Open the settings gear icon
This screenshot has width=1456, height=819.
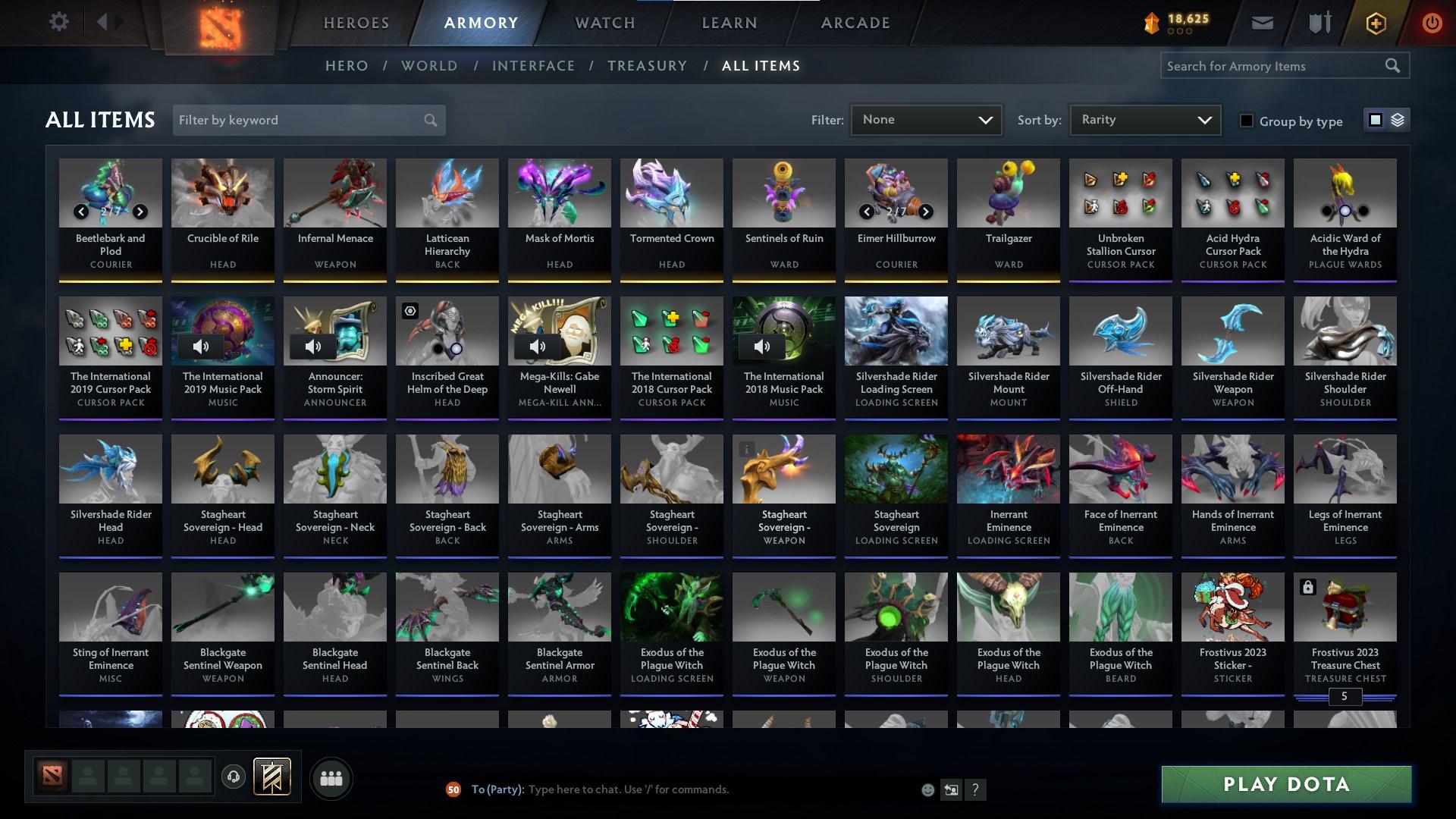(x=59, y=21)
